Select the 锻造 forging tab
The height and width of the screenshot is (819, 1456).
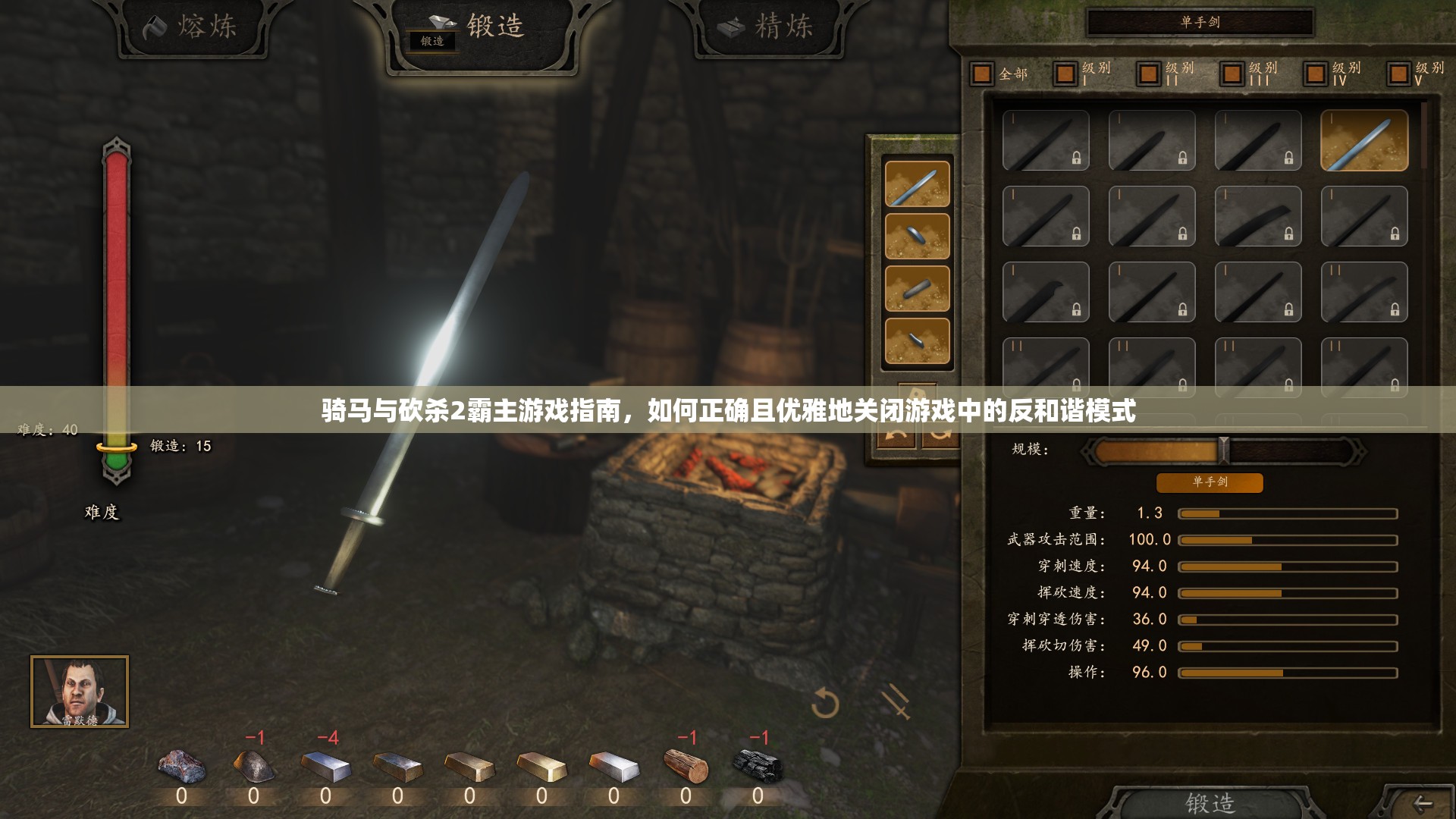[x=482, y=29]
